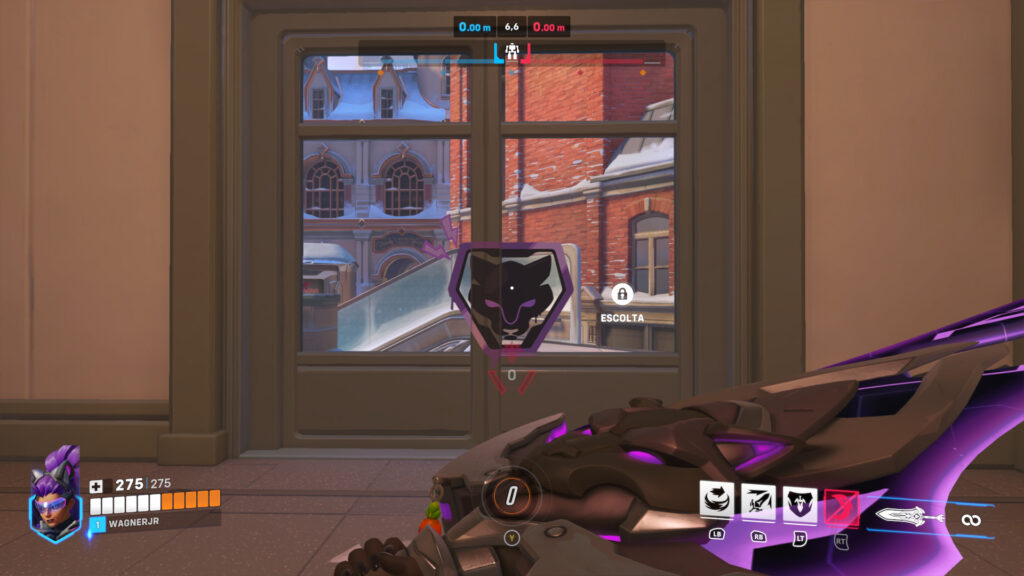Image resolution: width=1024 pixels, height=576 pixels.
Task: Click the ultimate charge meter circle
Action: pos(511,494)
